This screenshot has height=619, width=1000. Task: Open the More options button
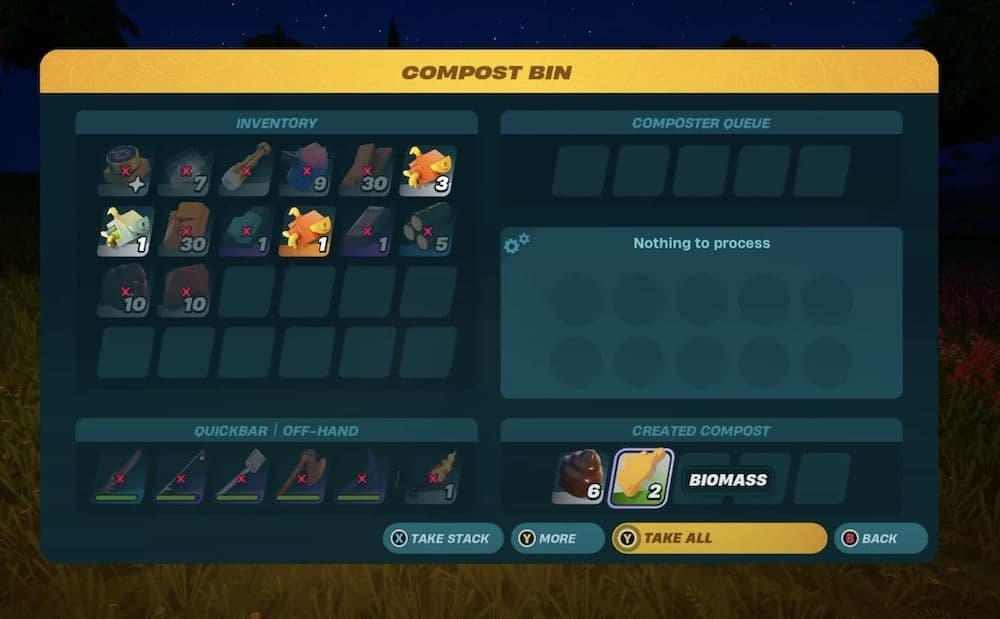pyautogui.click(x=557, y=538)
